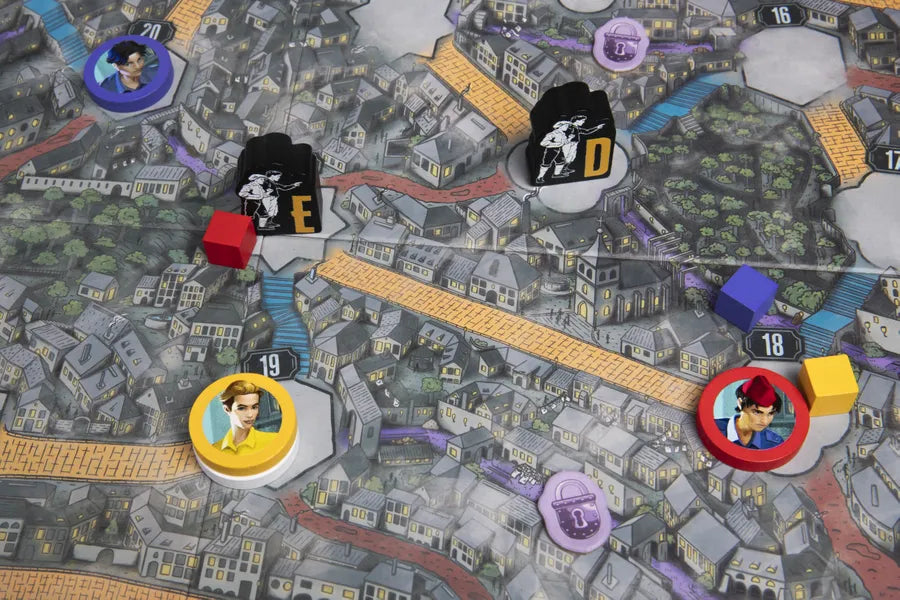Screen dimensions: 900x600
Task: Select the black pawn marked E
Action: tap(279, 187)
